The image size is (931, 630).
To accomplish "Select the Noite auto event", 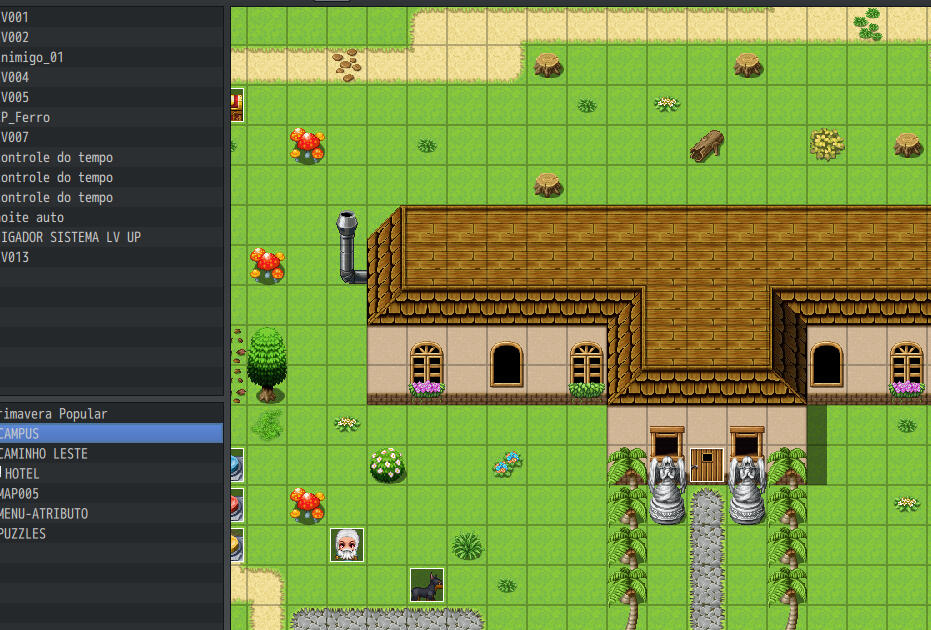I will pyautogui.click(x=60, y=217).
